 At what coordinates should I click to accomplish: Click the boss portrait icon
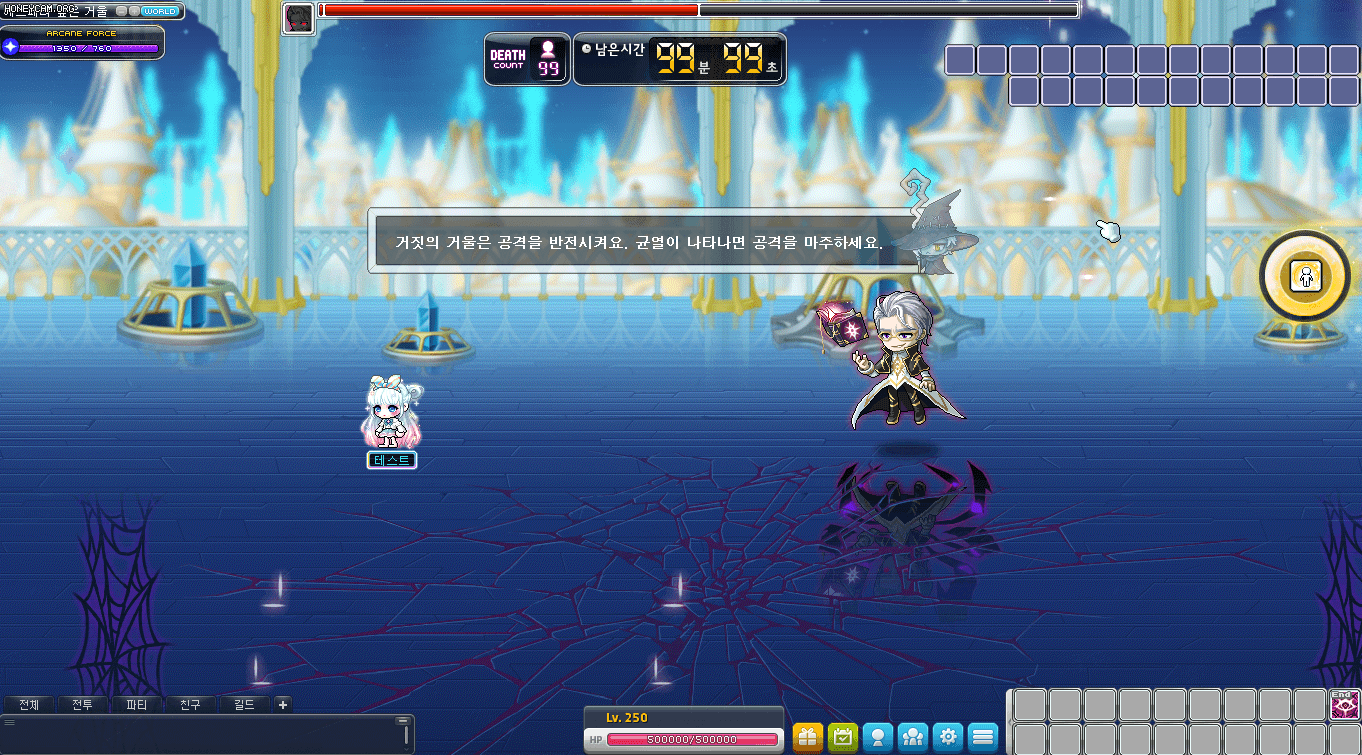(298, 18)
